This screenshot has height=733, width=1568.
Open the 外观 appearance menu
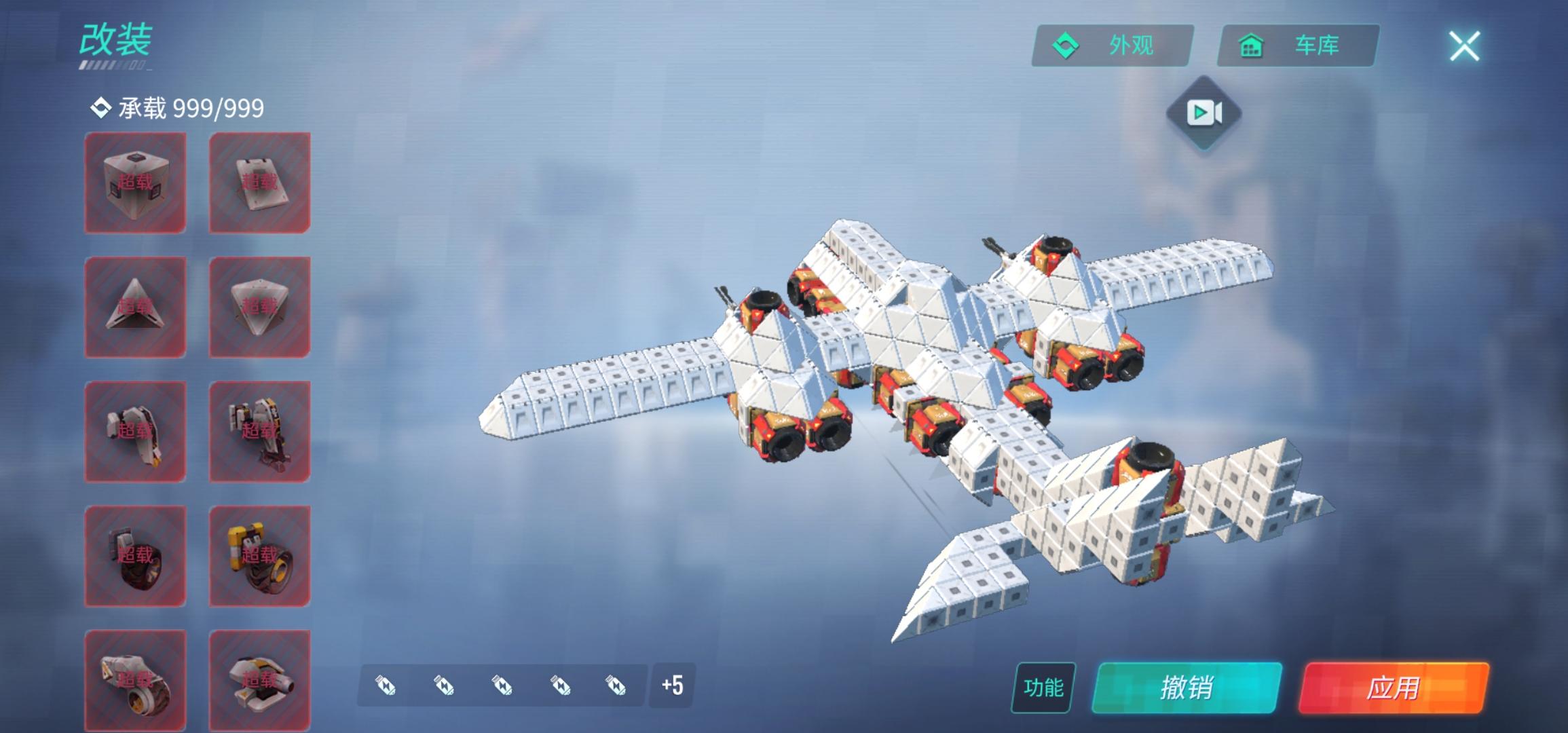pyautogui.click(x=1112, y=45)
